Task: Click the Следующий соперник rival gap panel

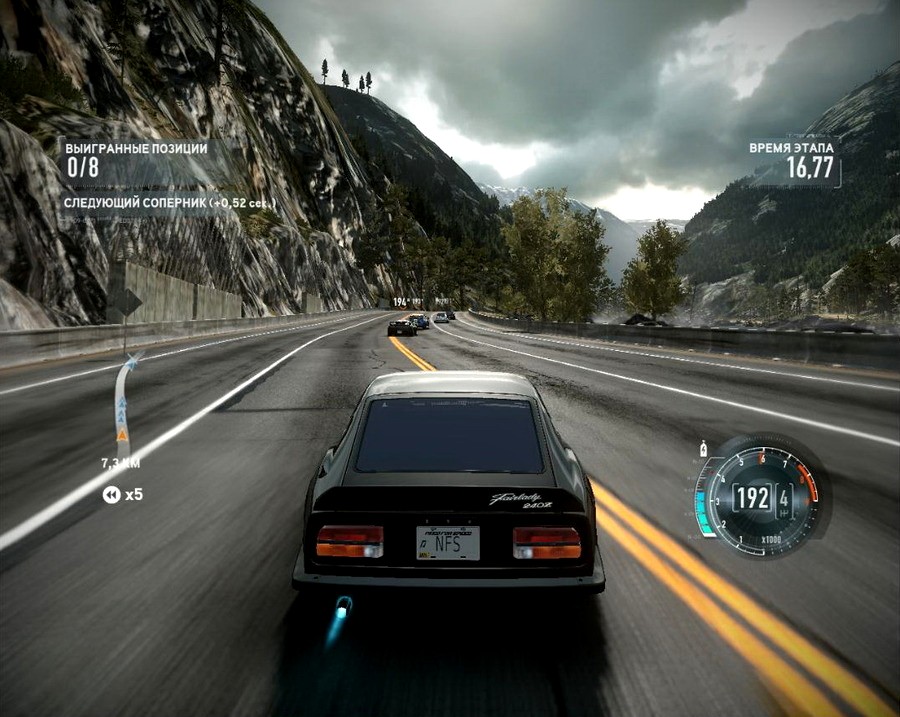Action: (169, 202)
